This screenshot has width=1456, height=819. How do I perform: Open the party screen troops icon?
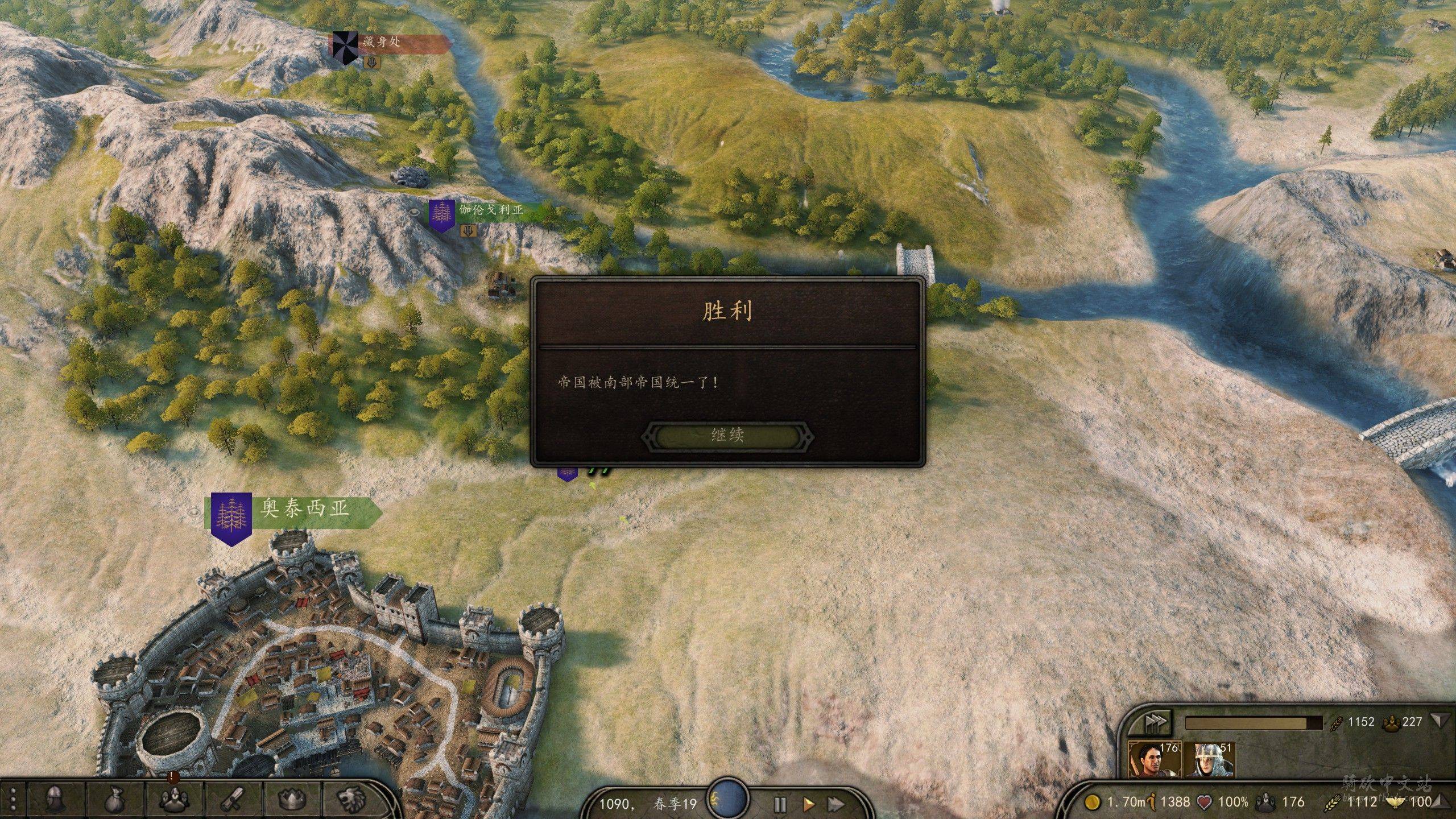click(x=174, y=800)
